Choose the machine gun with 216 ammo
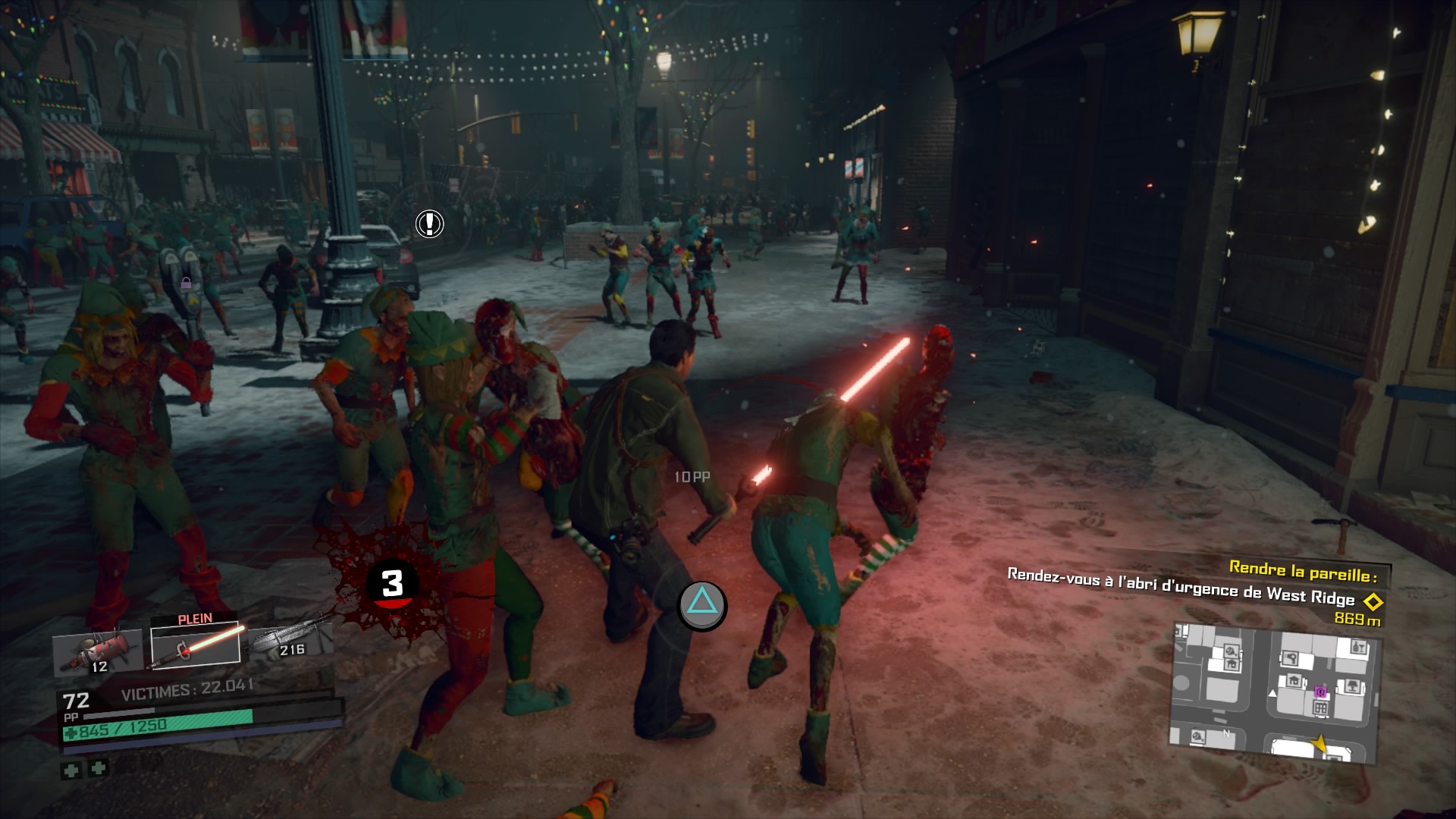The height and width of the screenshot is (819, 1456). pos(291,642)
